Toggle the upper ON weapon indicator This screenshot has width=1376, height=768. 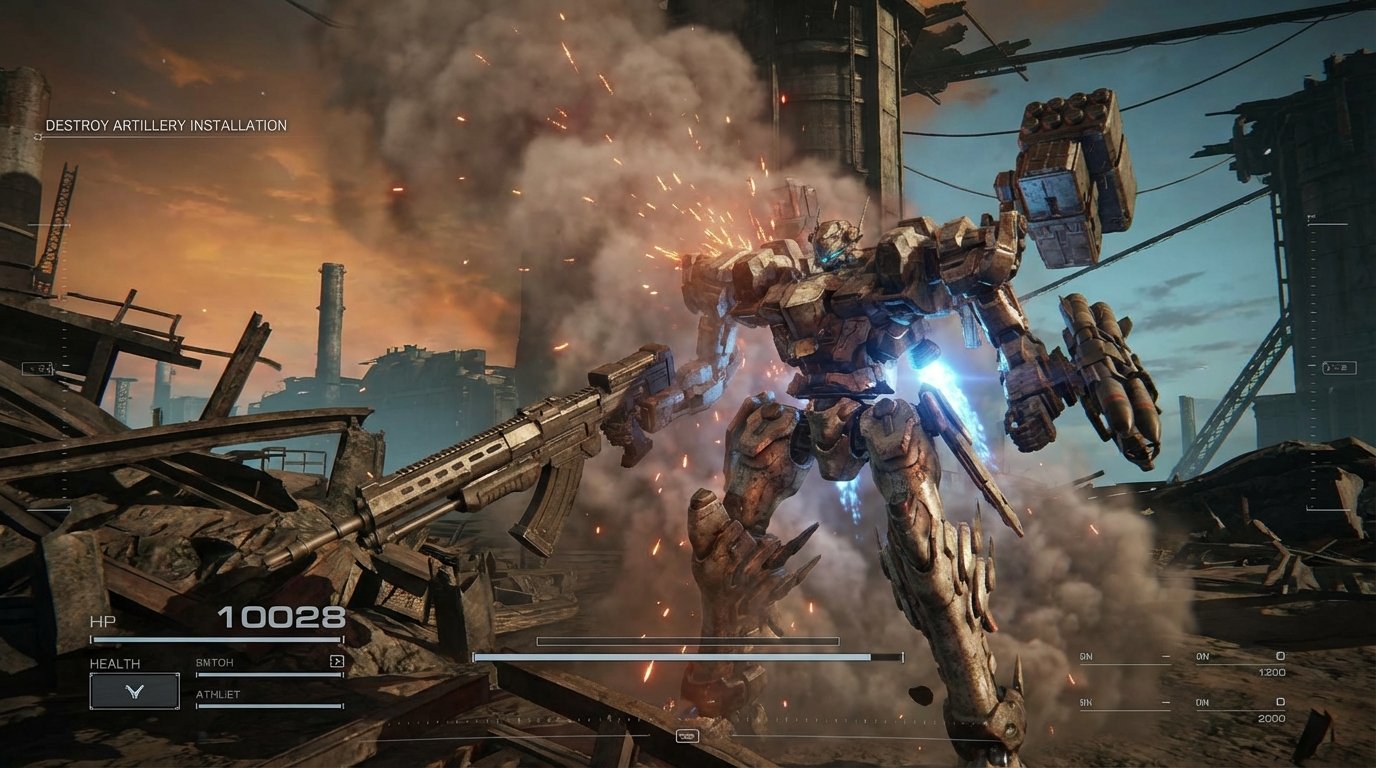click(x=1203, y=656)
